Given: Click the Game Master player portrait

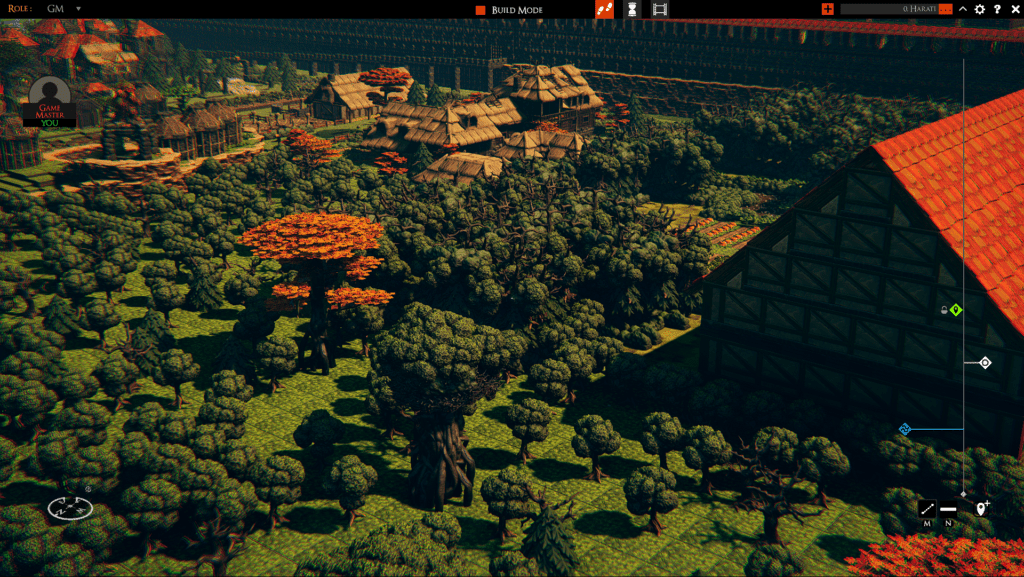Looking at the screenshot, I should point(50,102).
